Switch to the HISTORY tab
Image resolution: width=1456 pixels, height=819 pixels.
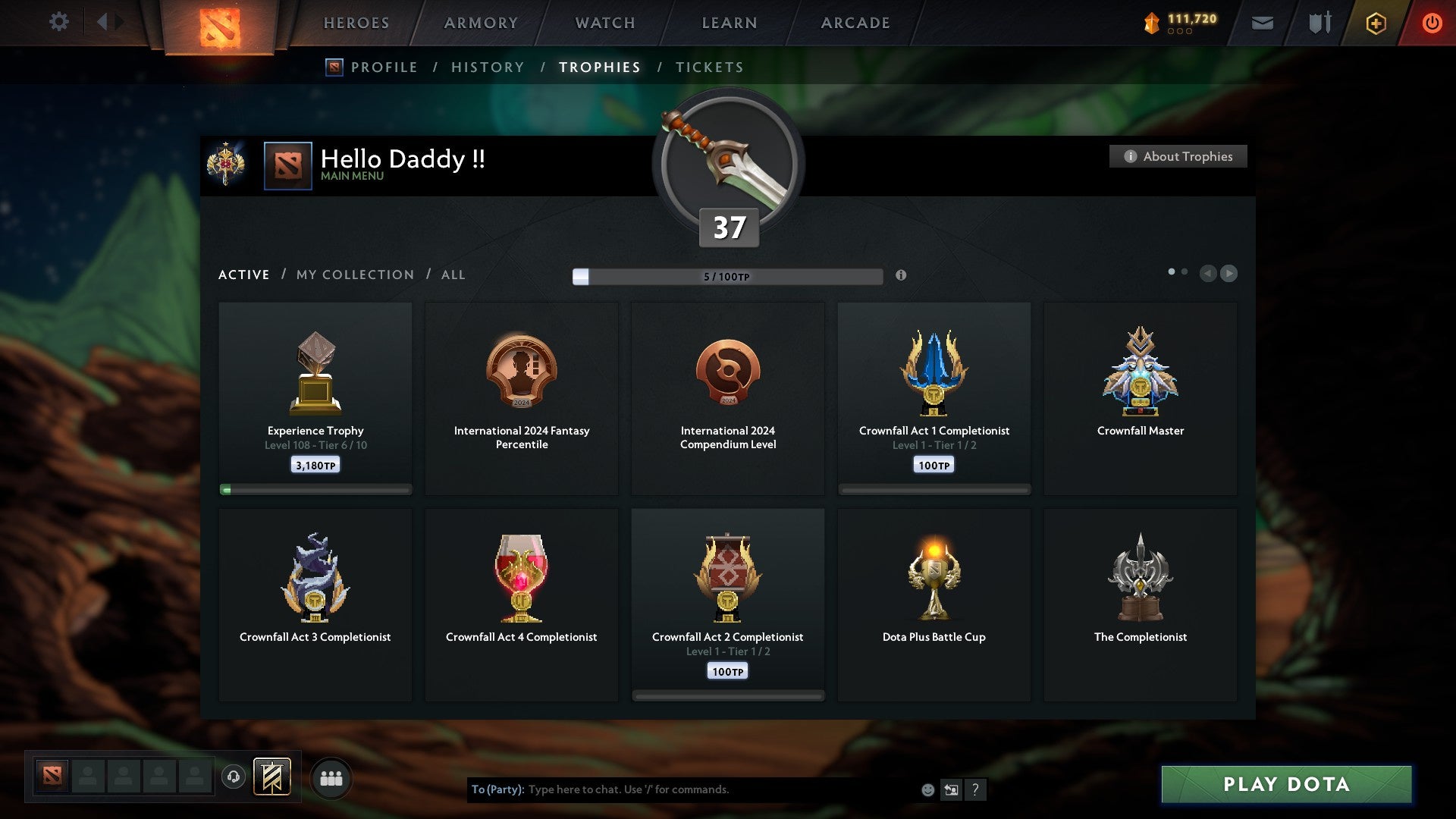click(487, 67)
